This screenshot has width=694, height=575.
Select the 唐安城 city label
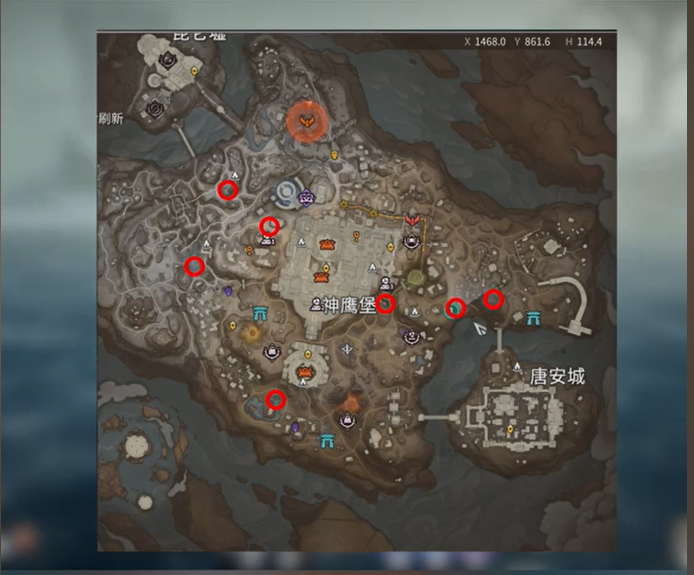(x=557, y=377)
